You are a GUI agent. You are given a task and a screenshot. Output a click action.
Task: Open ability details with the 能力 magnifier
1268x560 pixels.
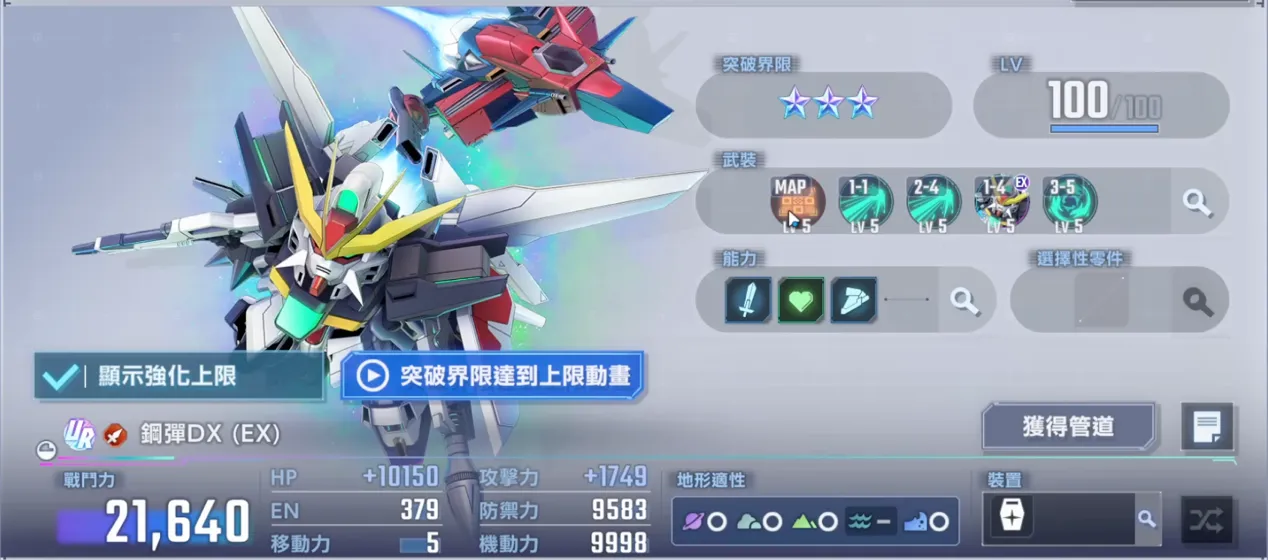click(963, 299)
